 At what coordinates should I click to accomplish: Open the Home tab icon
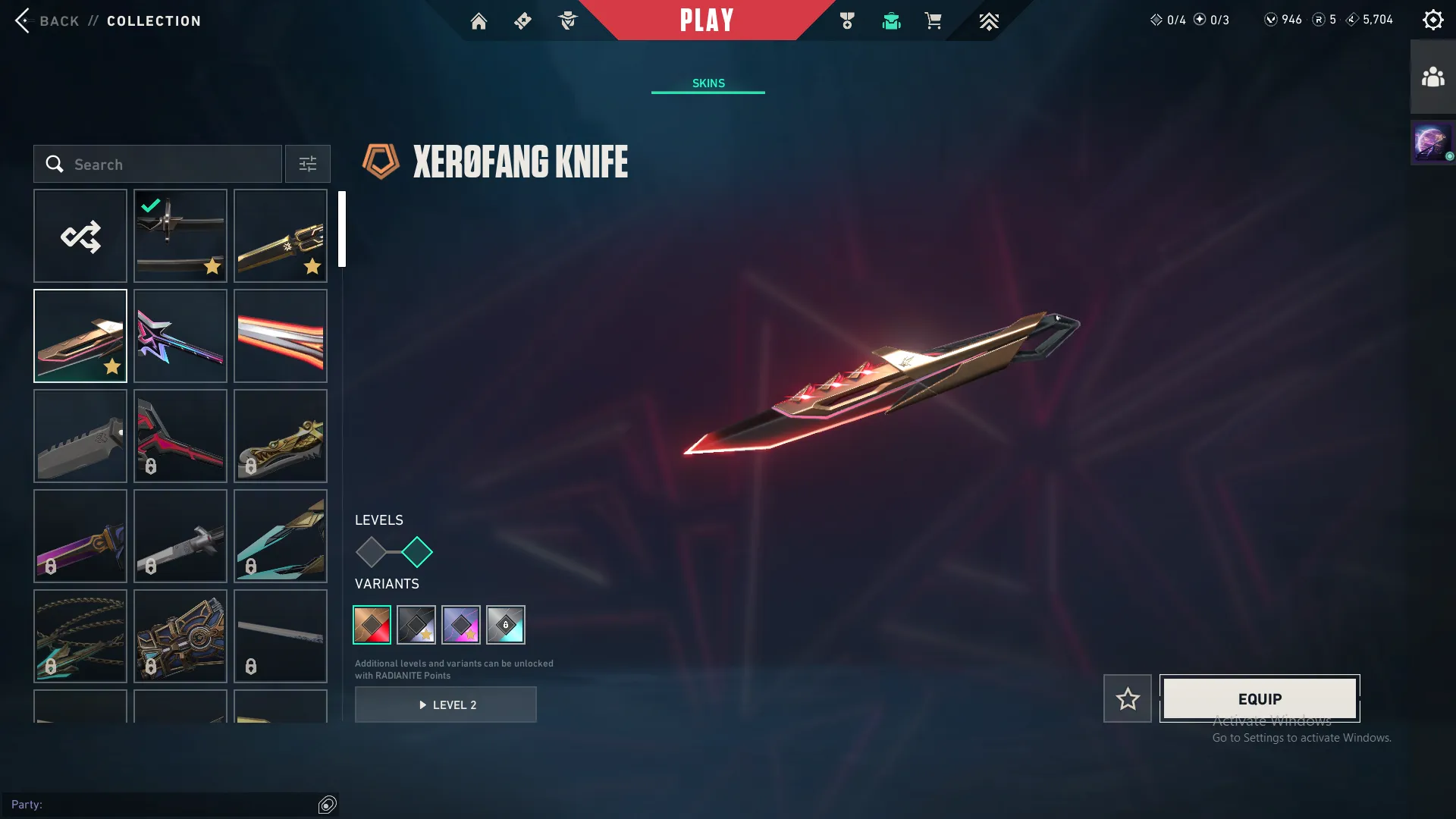(x=479, y=20)
